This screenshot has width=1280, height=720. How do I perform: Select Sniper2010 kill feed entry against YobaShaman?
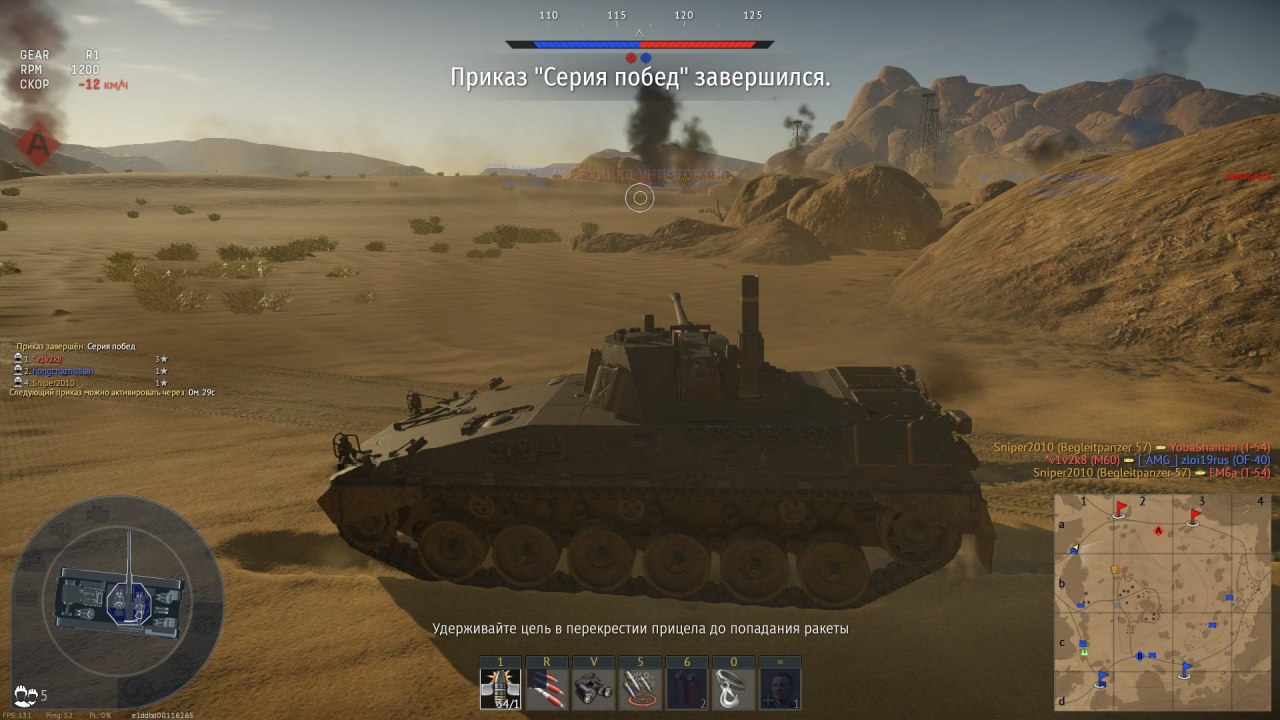coord(1131,447)
